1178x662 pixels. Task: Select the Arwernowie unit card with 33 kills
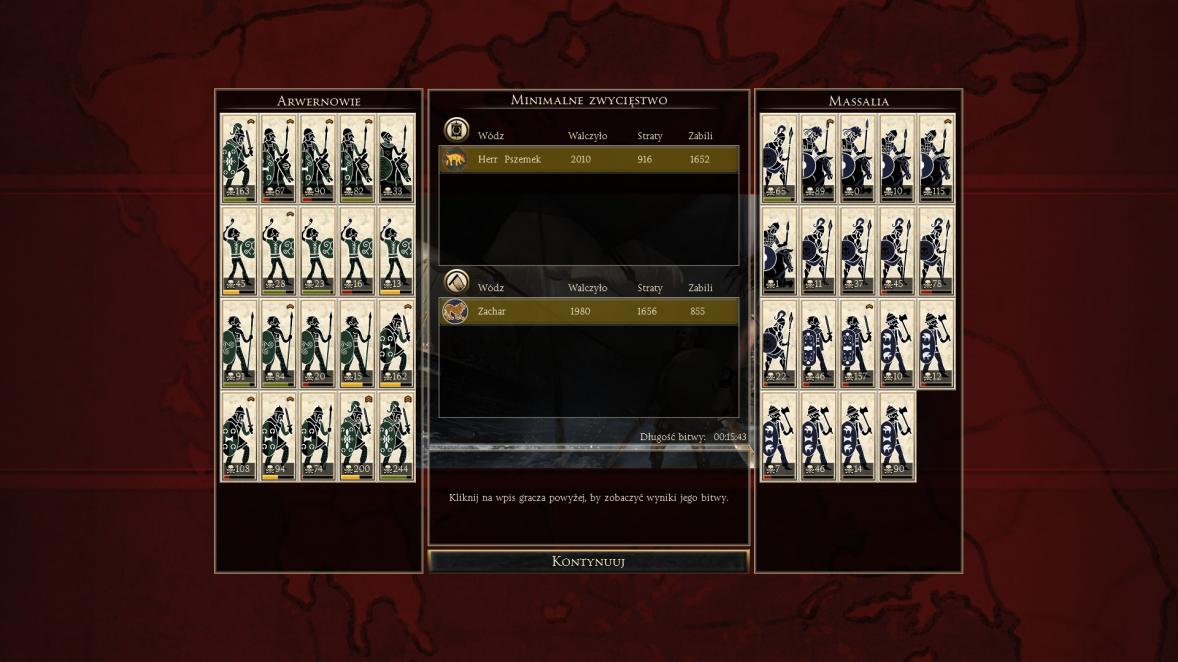(x=396, y=158)
